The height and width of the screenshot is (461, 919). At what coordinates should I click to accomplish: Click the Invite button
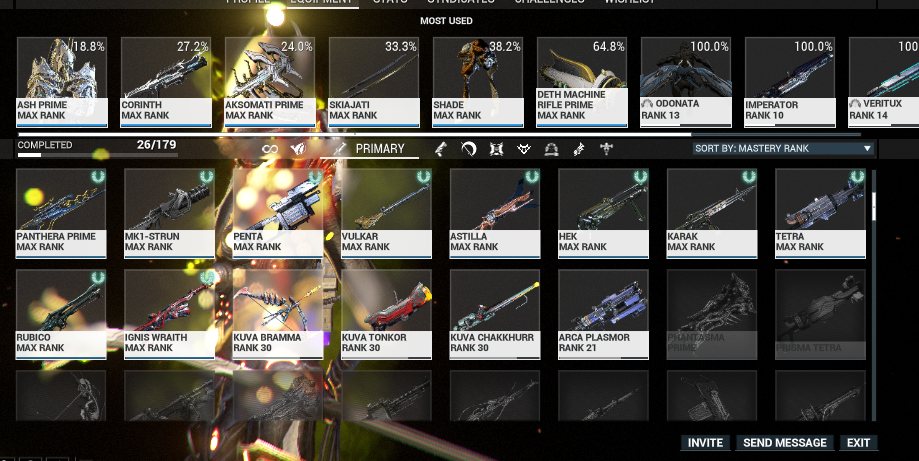[x=705, y=443]
